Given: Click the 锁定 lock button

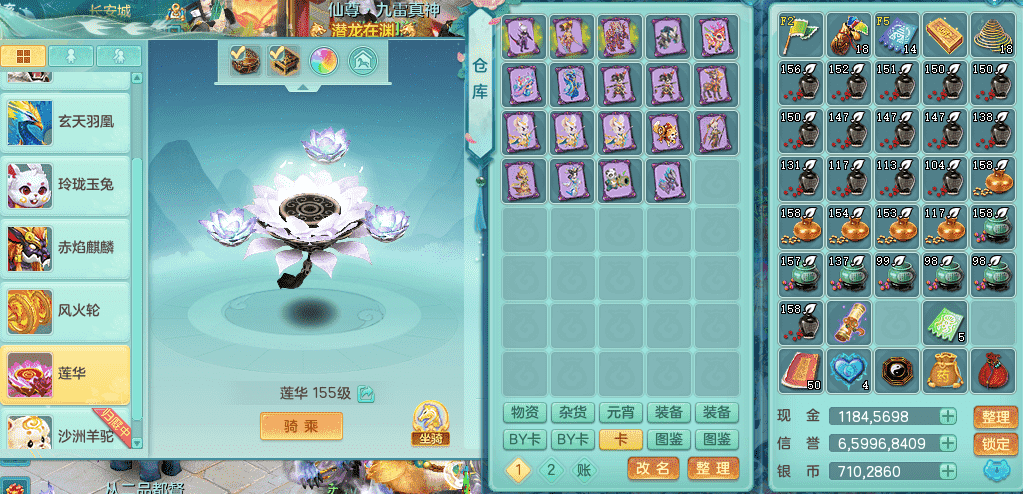Looking at the screenshot, I should (x=995, y=443).
